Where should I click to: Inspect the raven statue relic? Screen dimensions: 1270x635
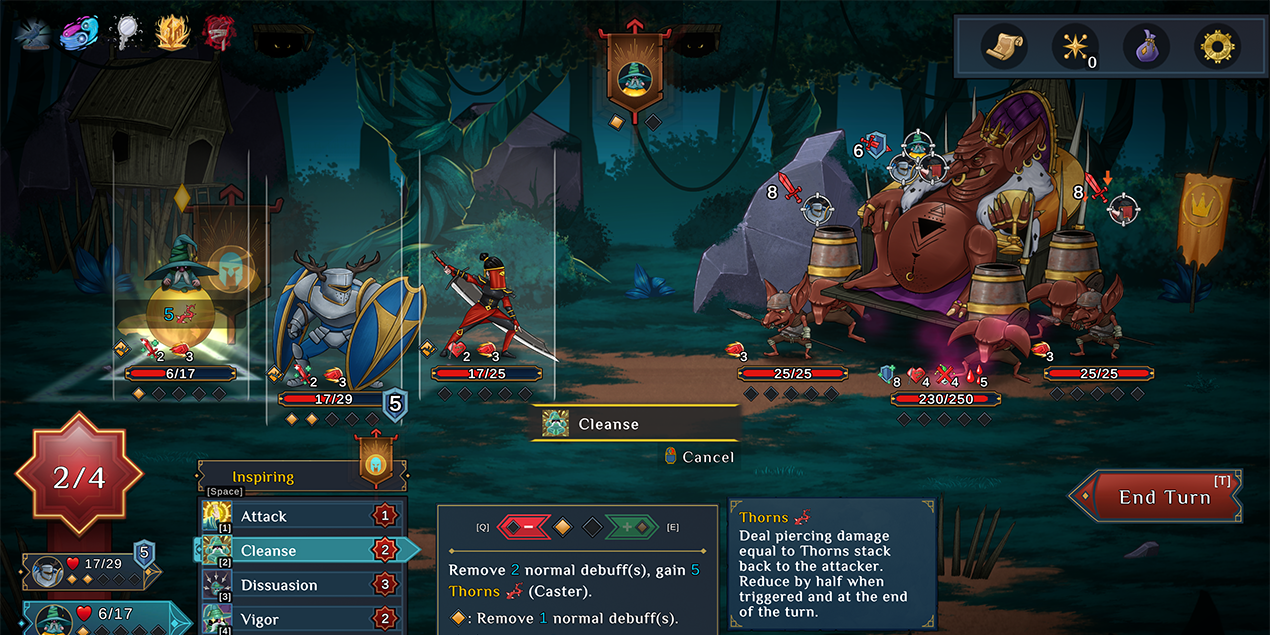click(x=34, y=33)
